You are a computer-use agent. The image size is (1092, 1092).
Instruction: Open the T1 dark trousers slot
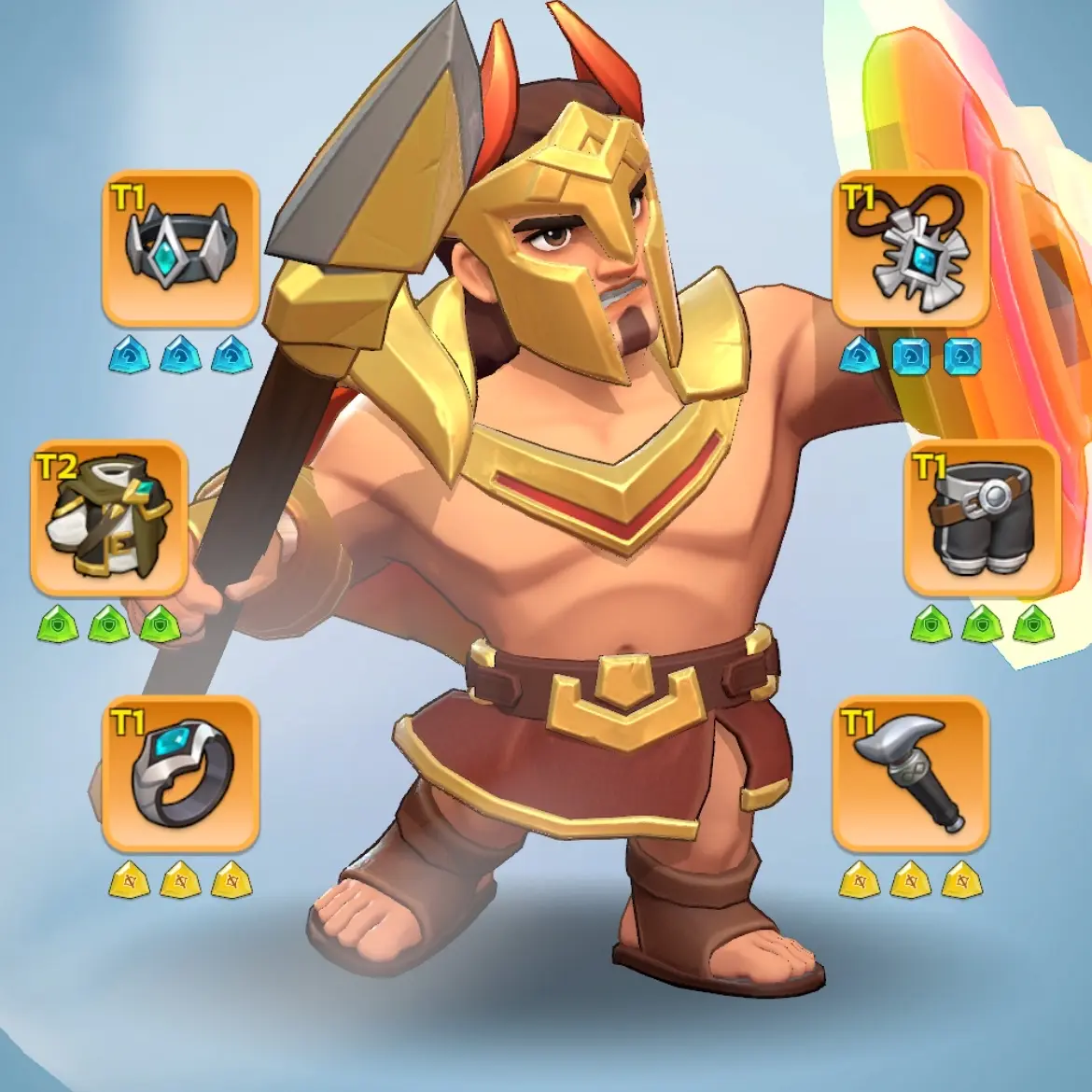tap(982, 518)
